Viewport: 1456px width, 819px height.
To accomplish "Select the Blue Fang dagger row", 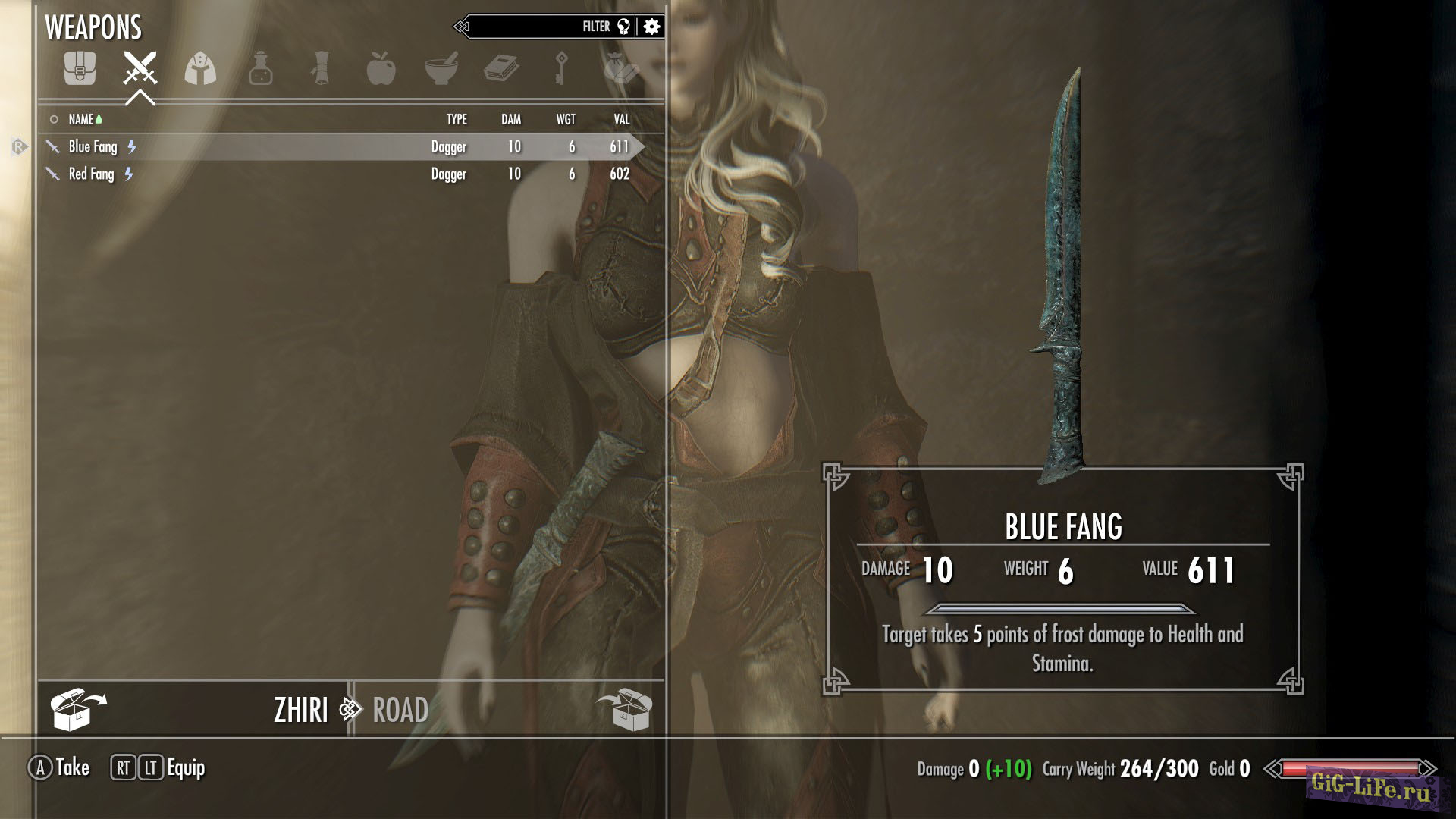I will pyautogui.click(x=341, y=146).
